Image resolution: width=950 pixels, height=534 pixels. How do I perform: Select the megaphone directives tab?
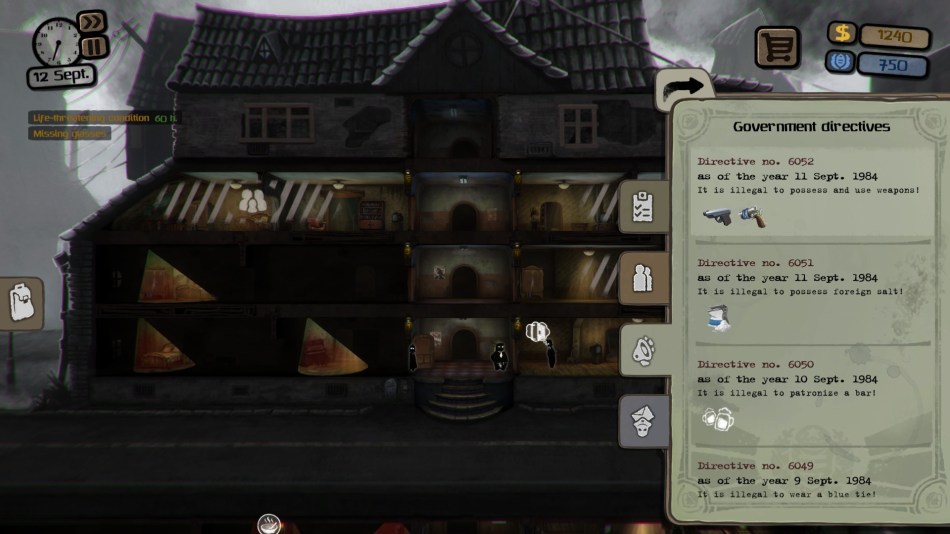tap(644, 348)
